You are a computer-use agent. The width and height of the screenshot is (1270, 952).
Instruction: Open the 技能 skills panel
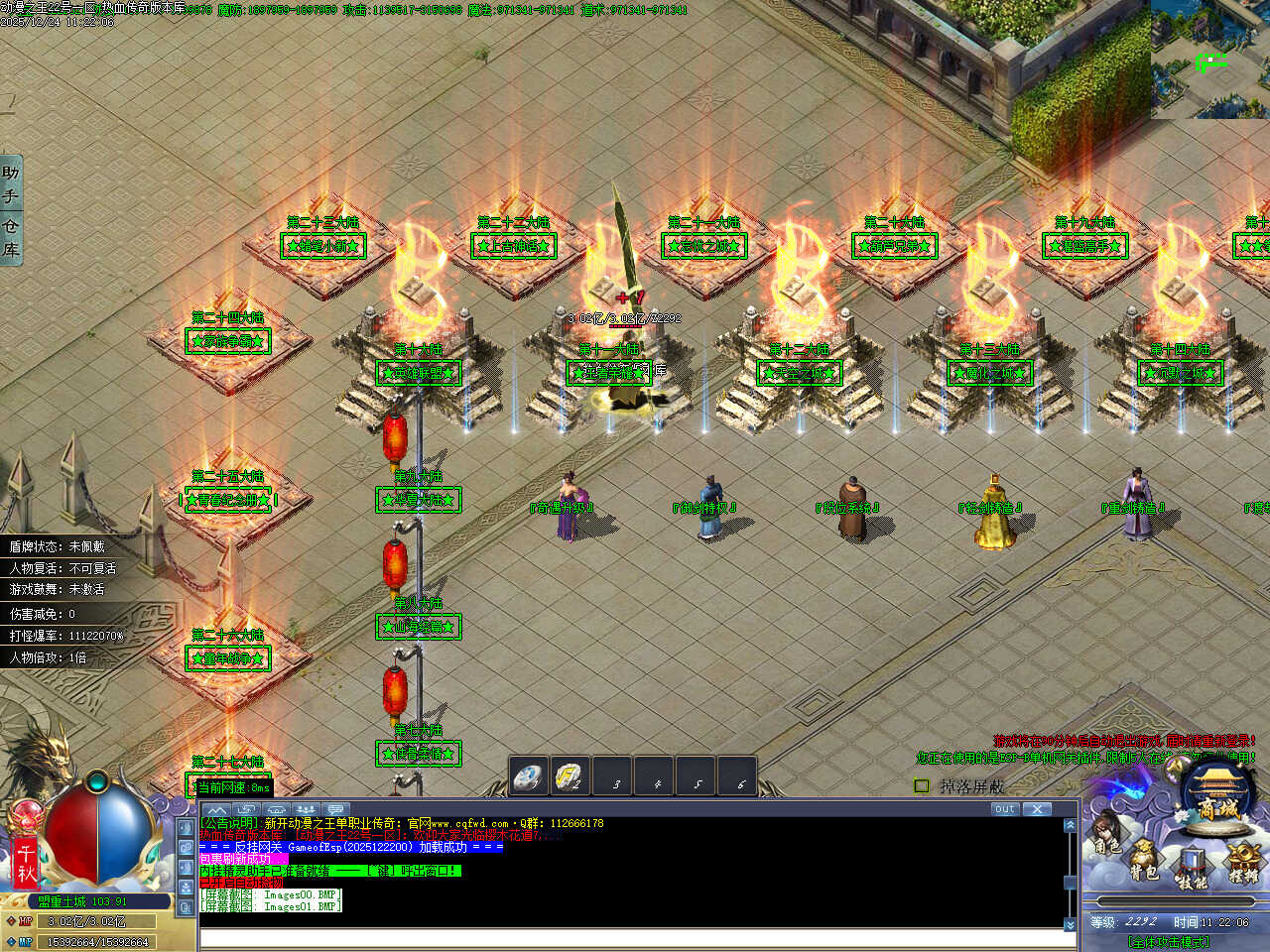[1192, 869]
